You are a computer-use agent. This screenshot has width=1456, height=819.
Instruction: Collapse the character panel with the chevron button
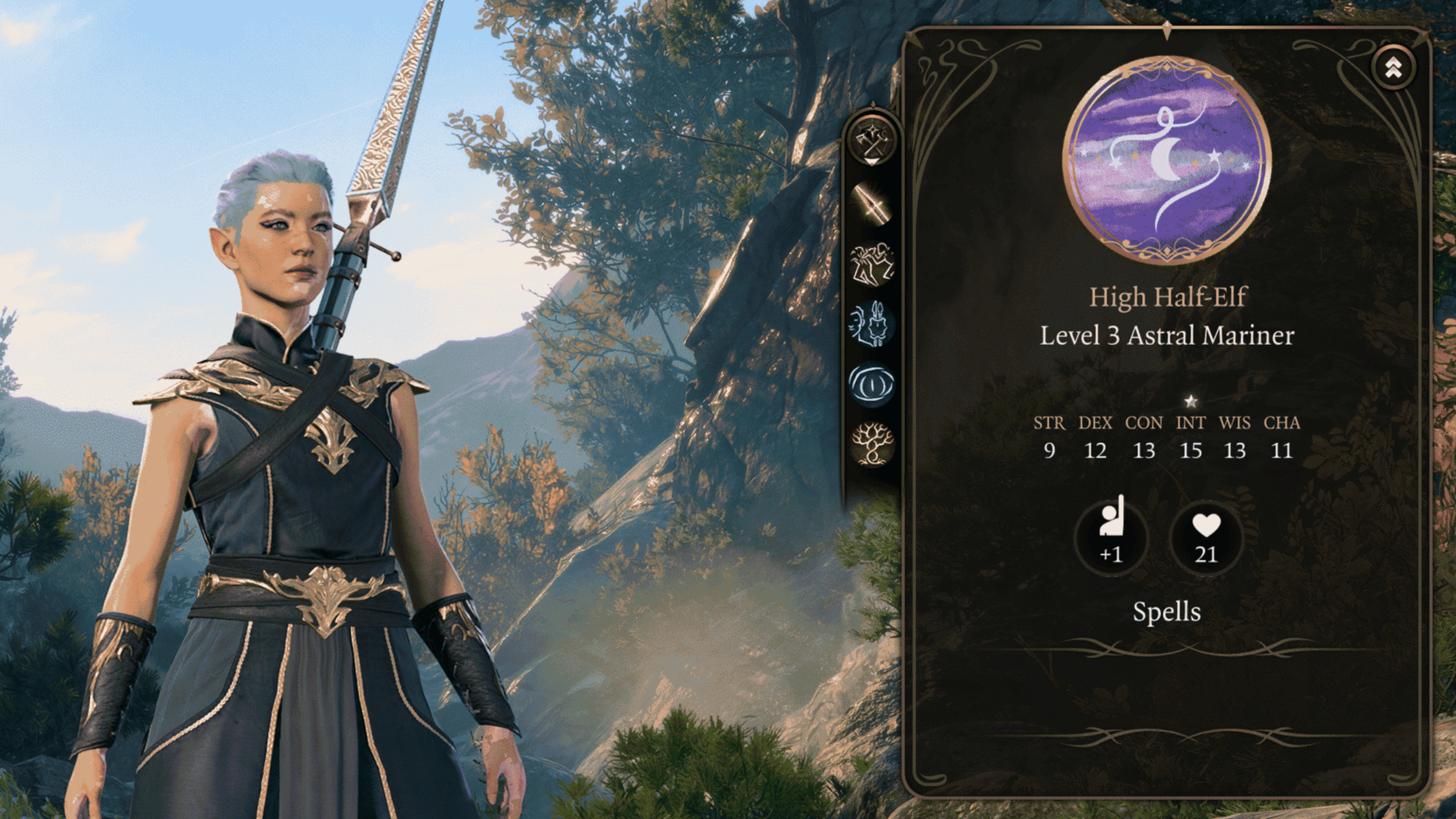[x=1393, y=68]
